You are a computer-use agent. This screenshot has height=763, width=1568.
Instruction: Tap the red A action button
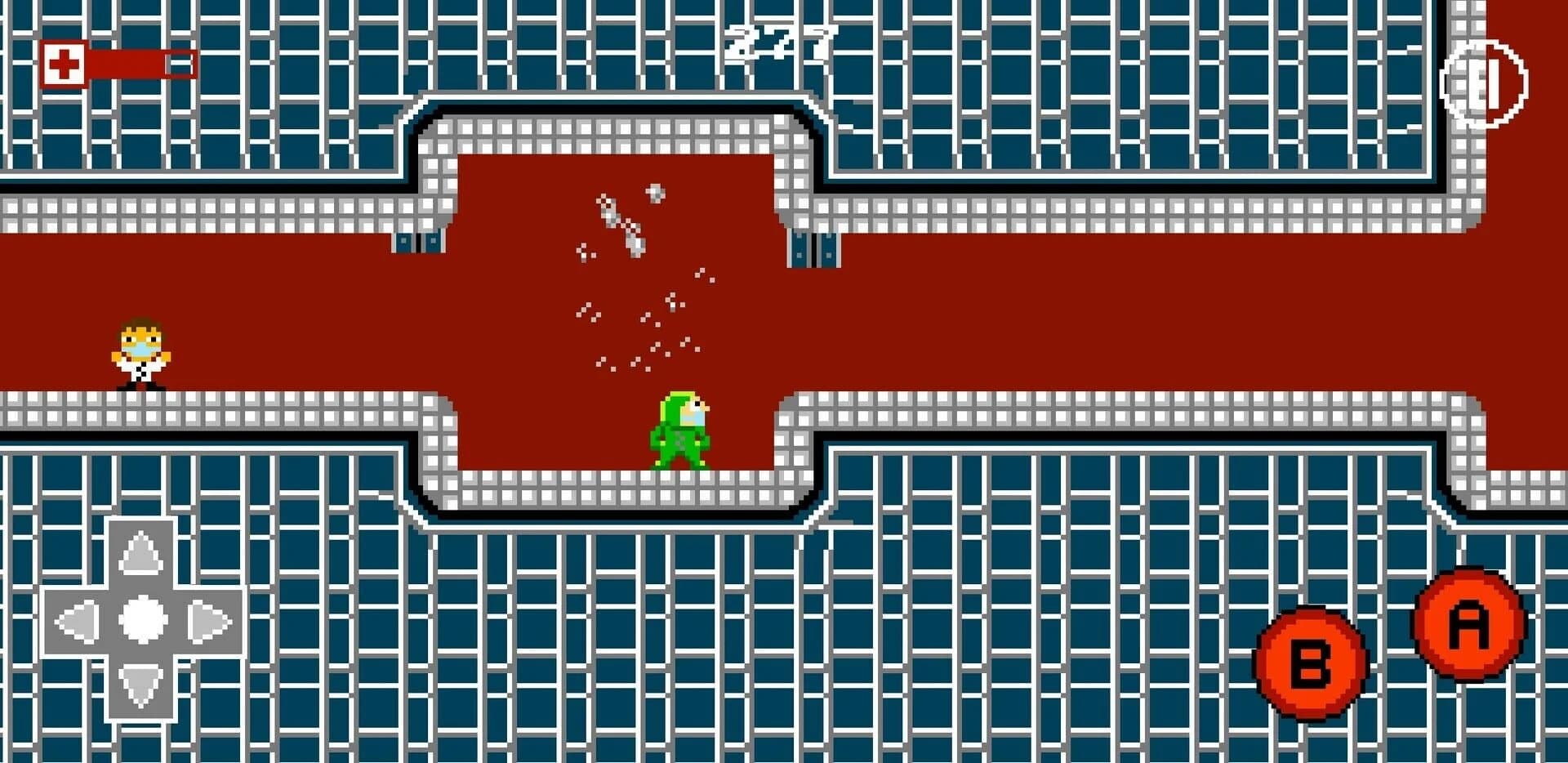[1468, 625]
